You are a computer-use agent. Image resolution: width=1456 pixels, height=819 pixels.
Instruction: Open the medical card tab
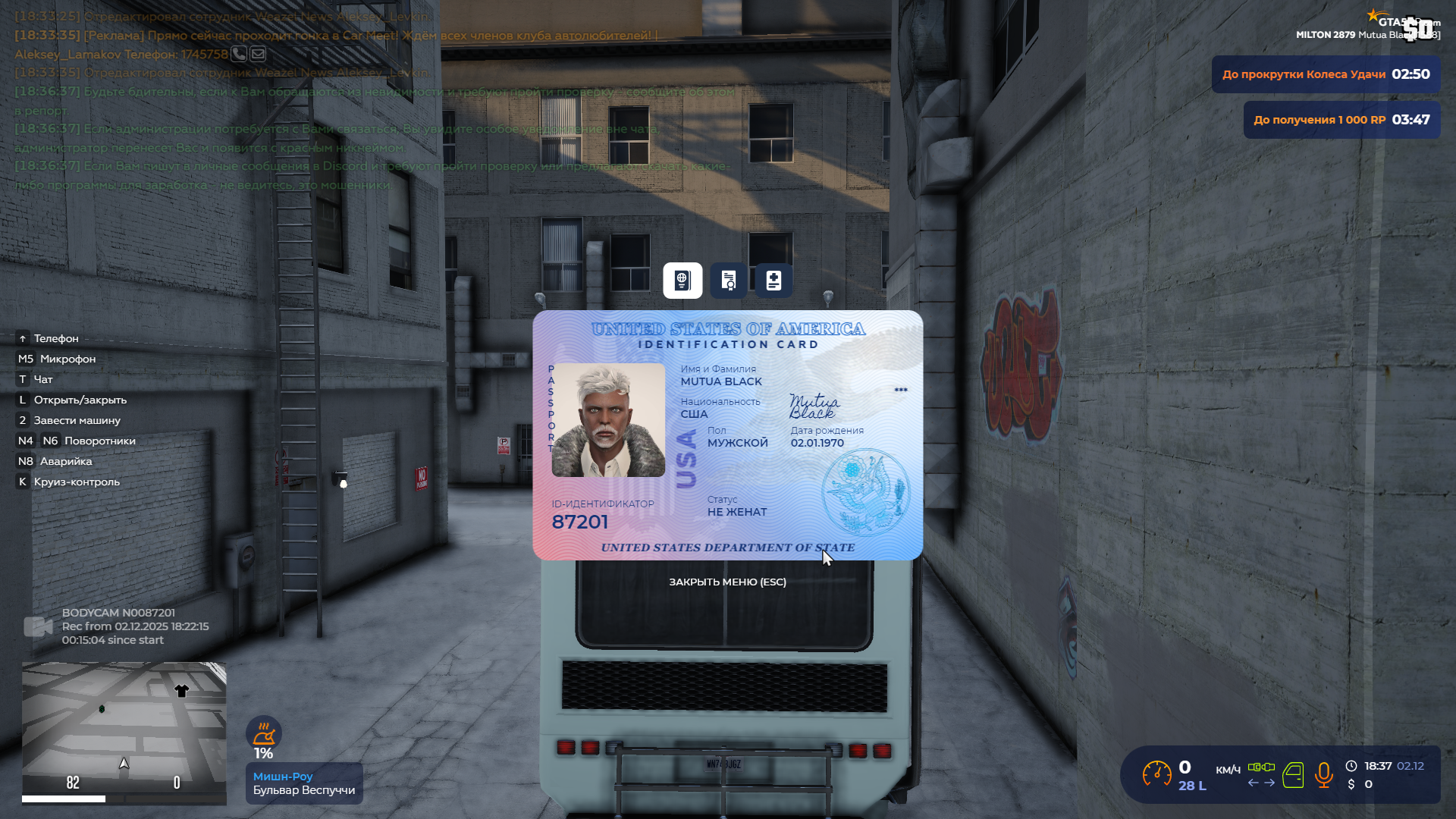pyautogui.click(x=773, y=281)
